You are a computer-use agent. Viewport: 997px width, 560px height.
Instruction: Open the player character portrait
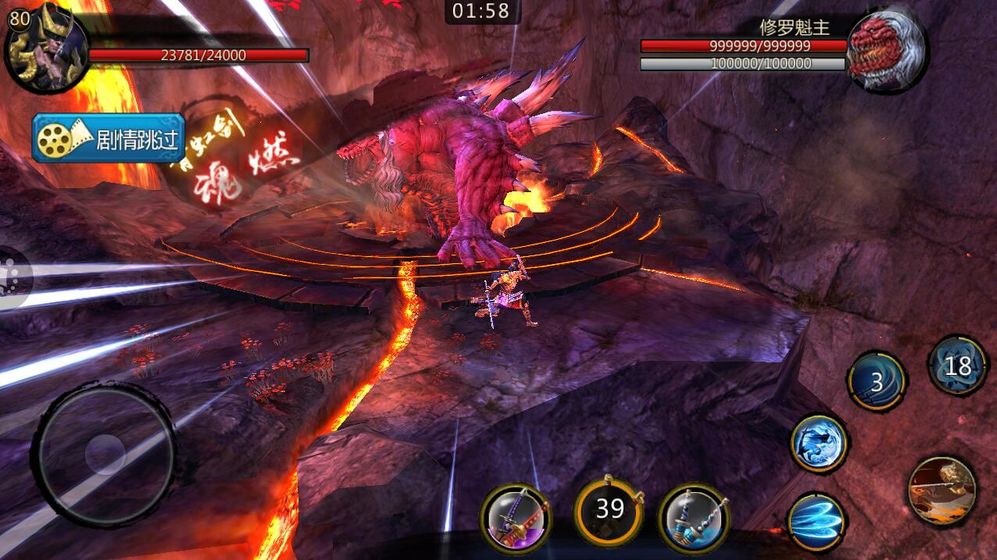43,47
